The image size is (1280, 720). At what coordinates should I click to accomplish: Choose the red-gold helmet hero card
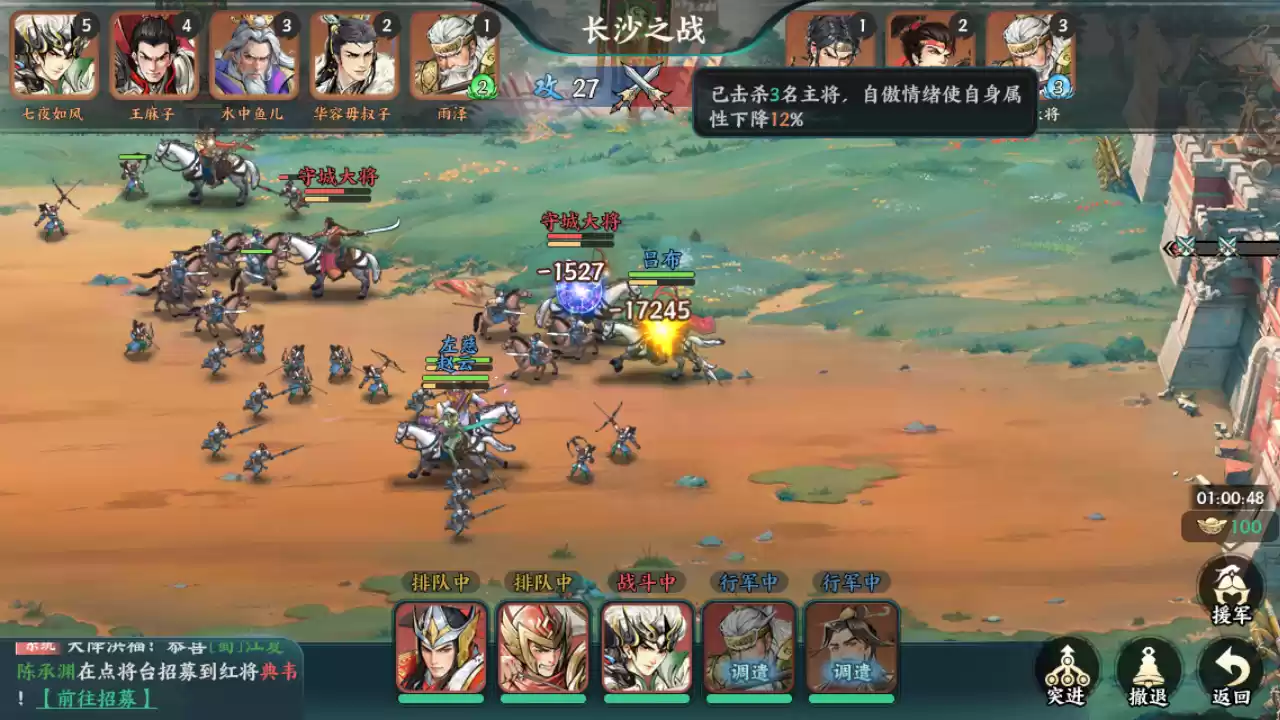(544, 647)
